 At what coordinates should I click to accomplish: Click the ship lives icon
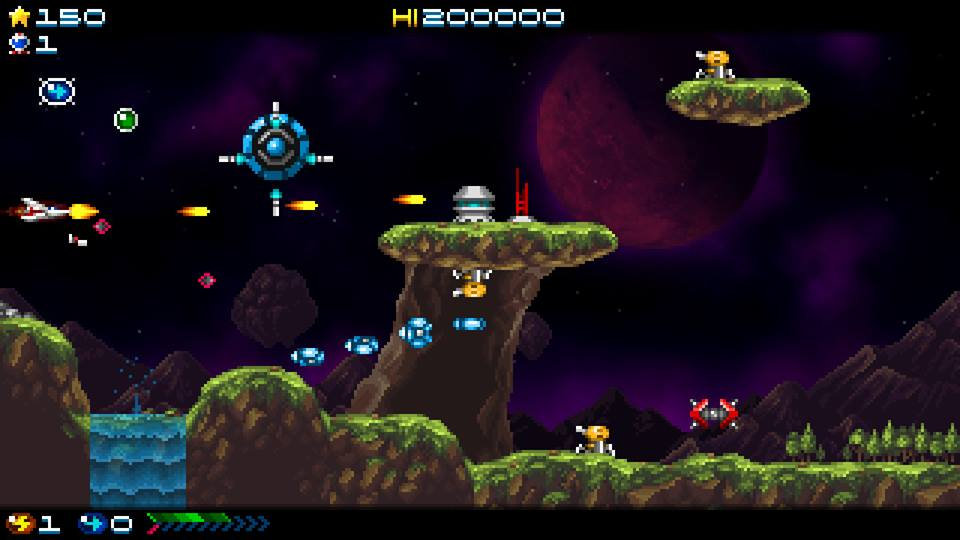tap(19, 43)
